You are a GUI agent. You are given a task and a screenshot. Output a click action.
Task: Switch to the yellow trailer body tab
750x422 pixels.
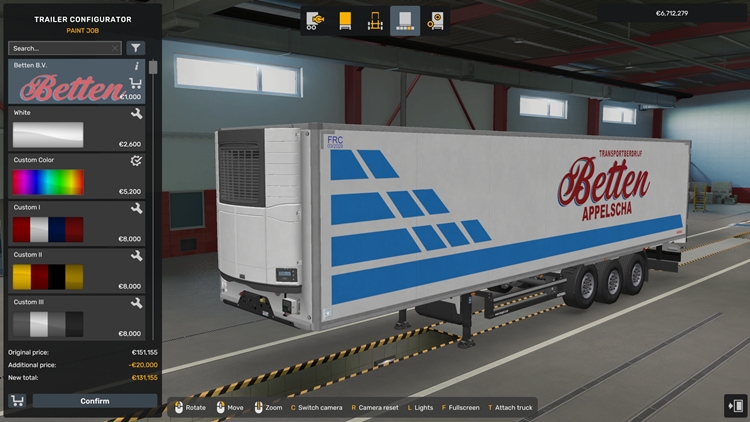click(x=345, y=20)
